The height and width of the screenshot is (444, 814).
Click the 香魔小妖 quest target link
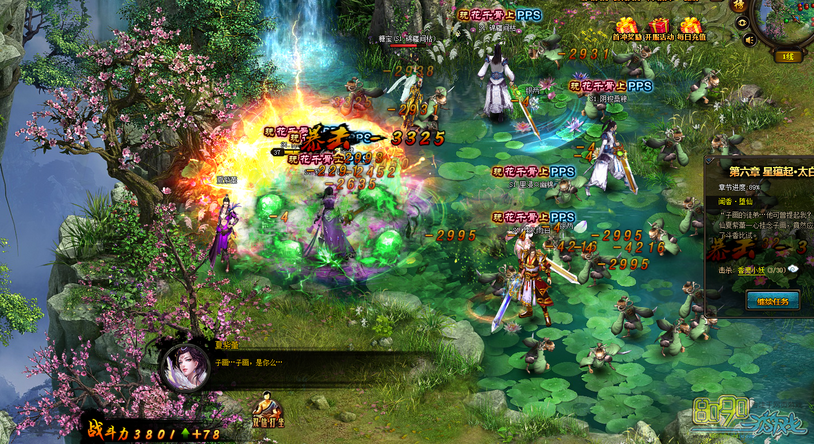click(746, 269)
